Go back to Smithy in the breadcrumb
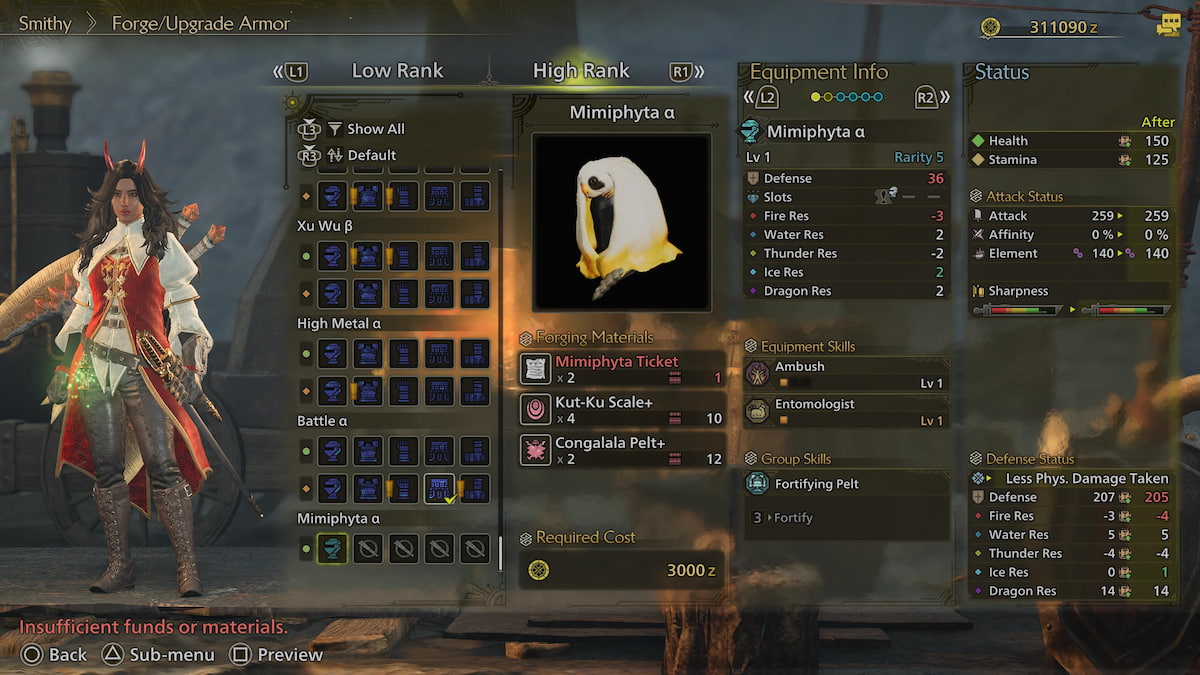The height and width of the screenshot is (675, 1200). click(45, 23)
